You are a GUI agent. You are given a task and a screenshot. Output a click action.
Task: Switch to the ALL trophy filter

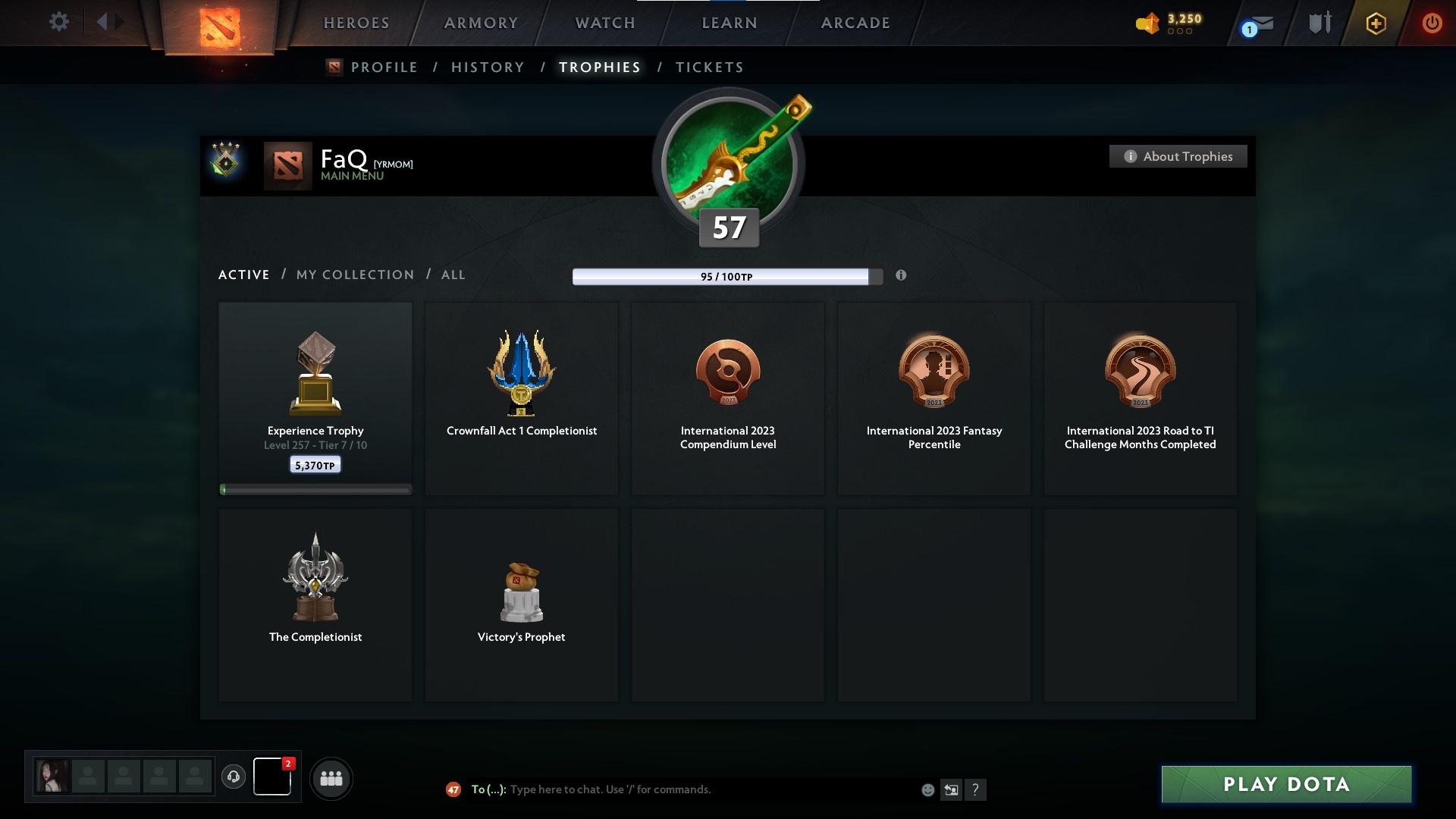coord(453,275)
